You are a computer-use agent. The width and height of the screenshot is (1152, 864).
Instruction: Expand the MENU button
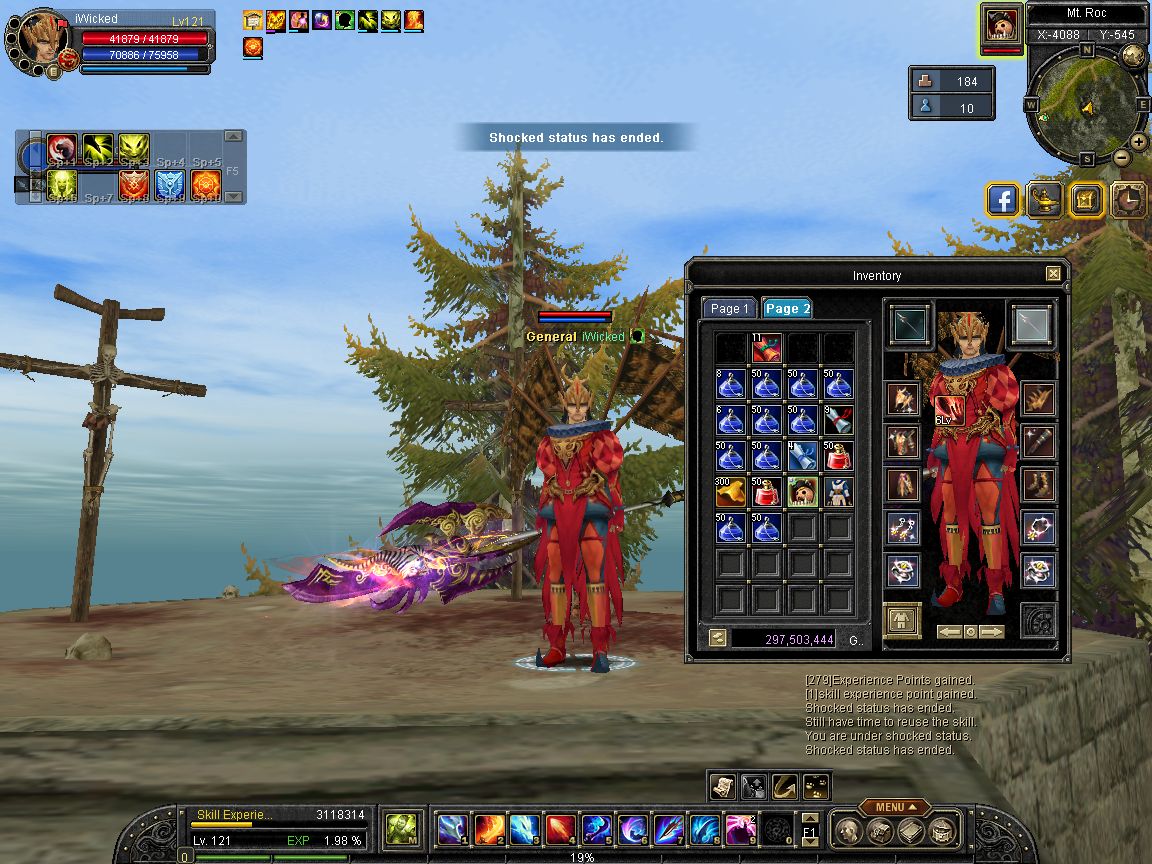click(x=892, y=807)
